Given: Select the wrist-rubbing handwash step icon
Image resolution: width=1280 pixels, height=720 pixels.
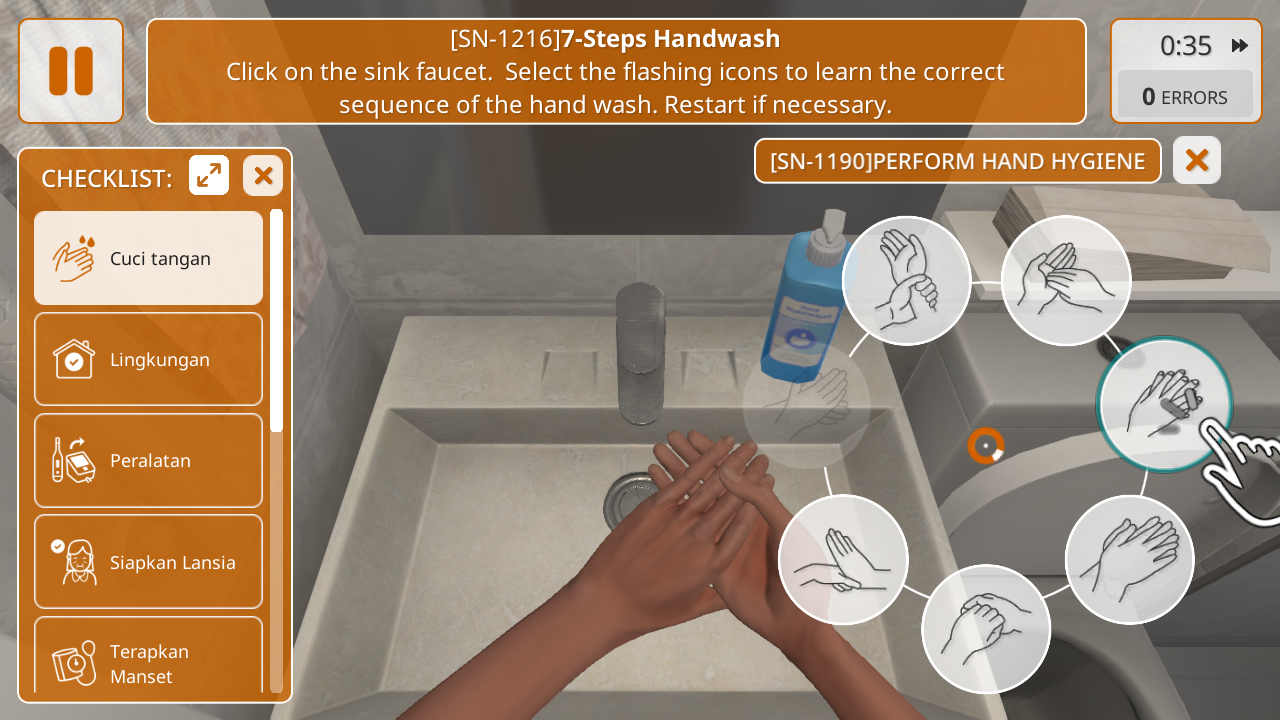Looking at the screenshot, I should (x=906, y=281).
